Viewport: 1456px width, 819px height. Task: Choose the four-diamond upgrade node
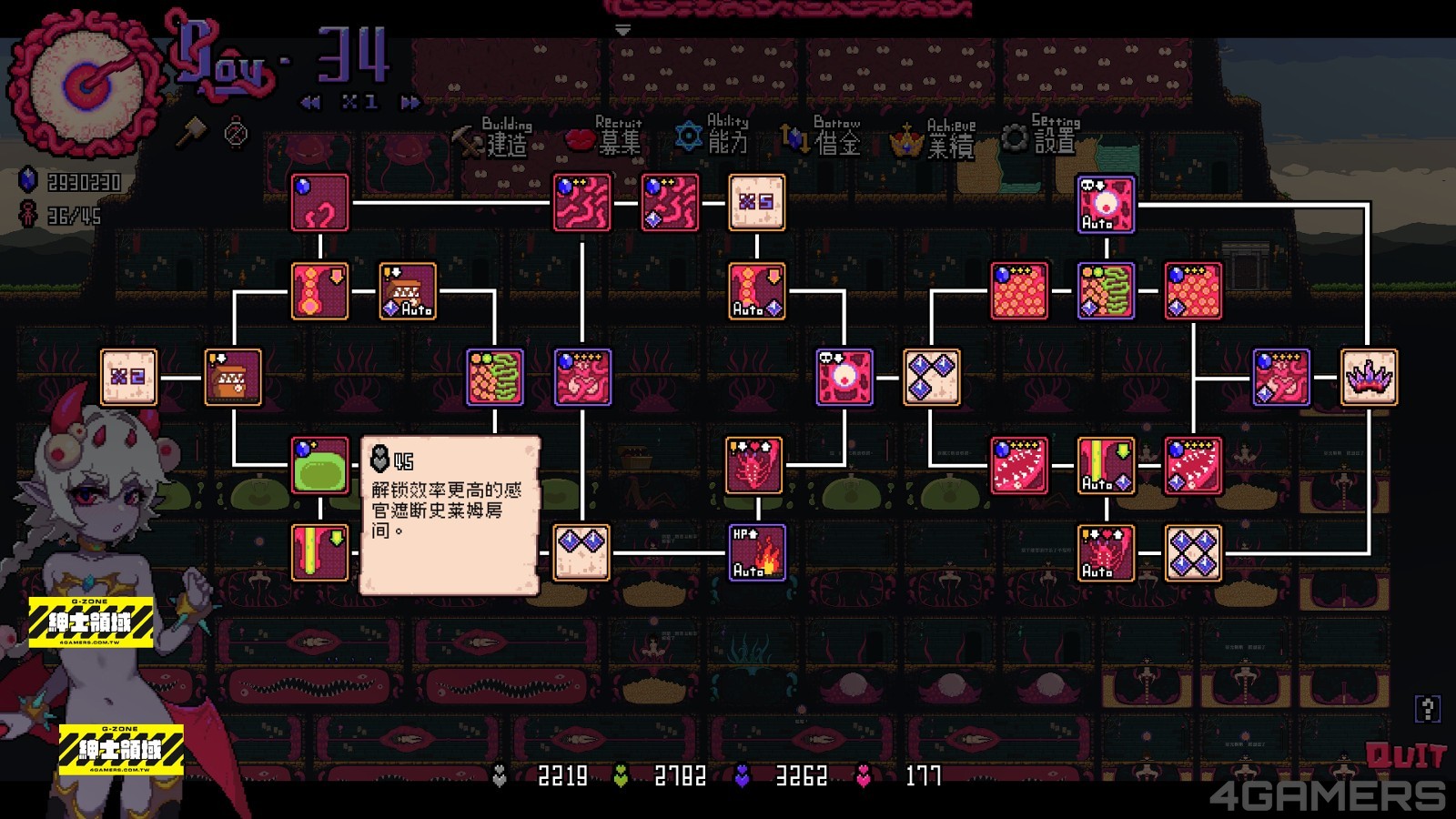coord(1193,552)
